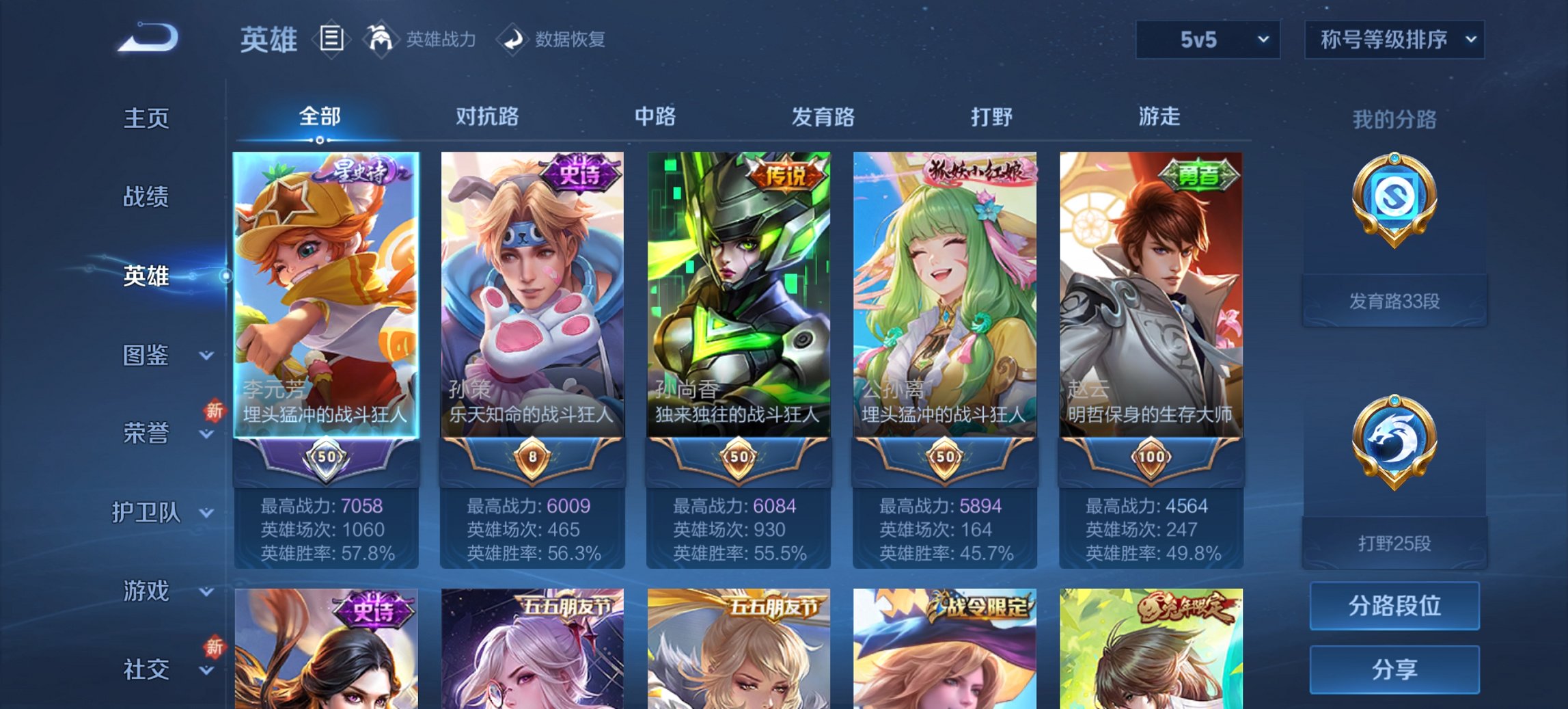Open the 战绩 sidebar menu item
Image resolution: width=1568 pixels, height=709 pixels.
148,197
